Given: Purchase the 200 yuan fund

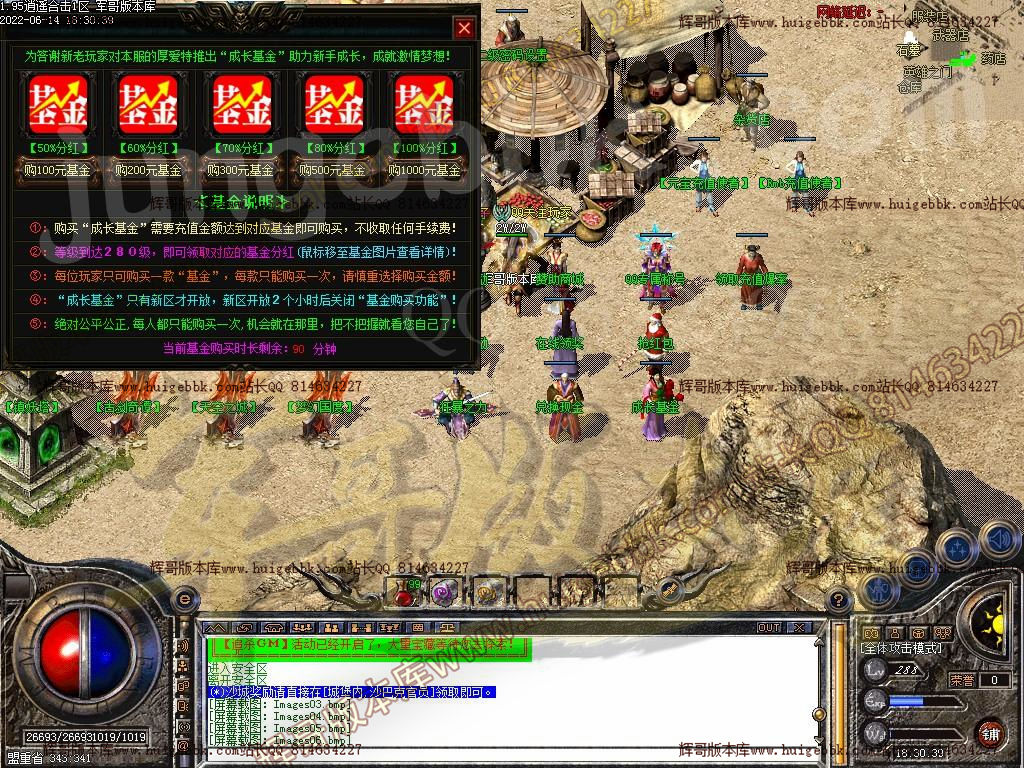Looking at the screenshot, I should coord(149,170).
